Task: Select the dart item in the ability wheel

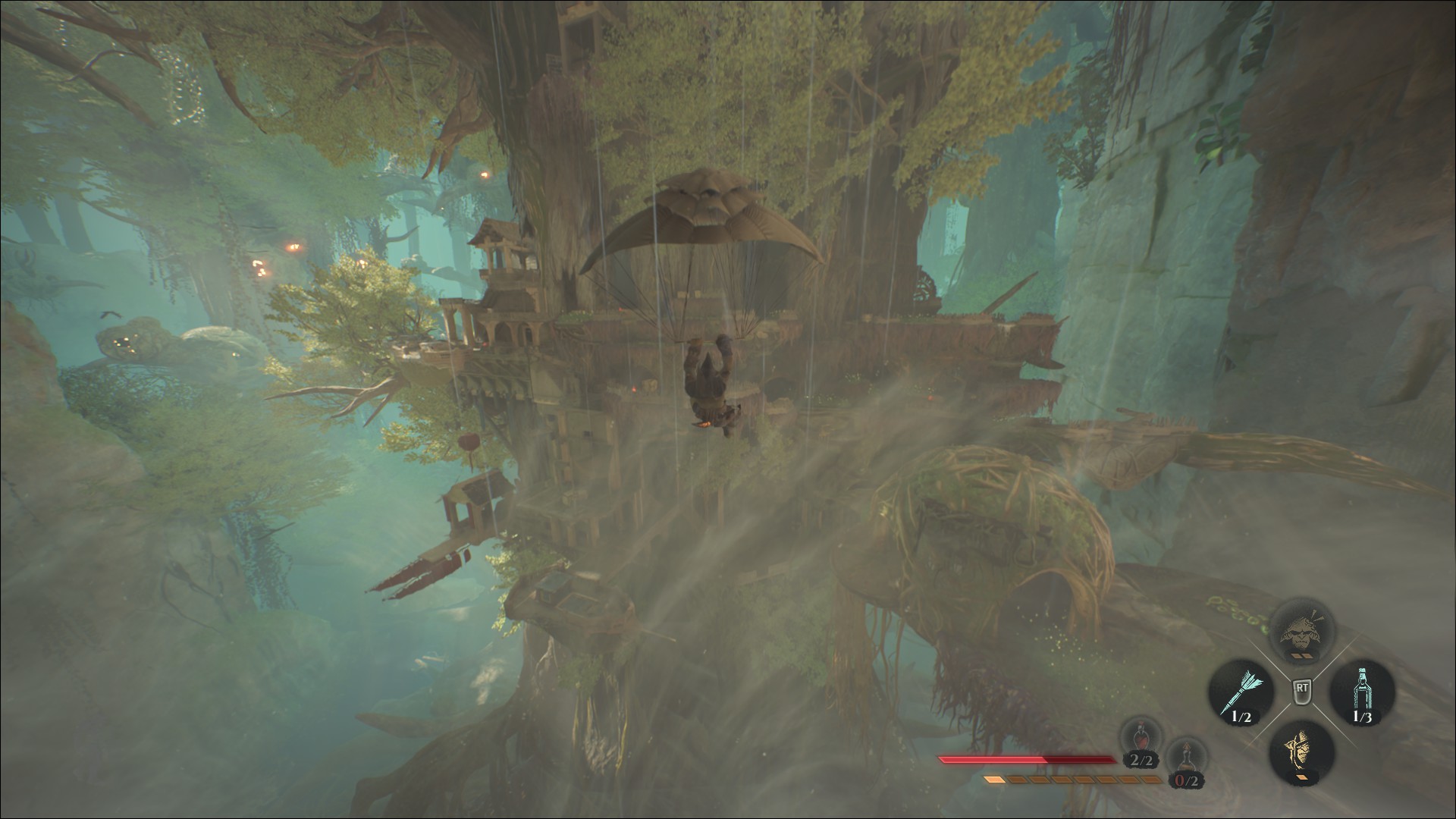Action: click(x=1238, y=691)
